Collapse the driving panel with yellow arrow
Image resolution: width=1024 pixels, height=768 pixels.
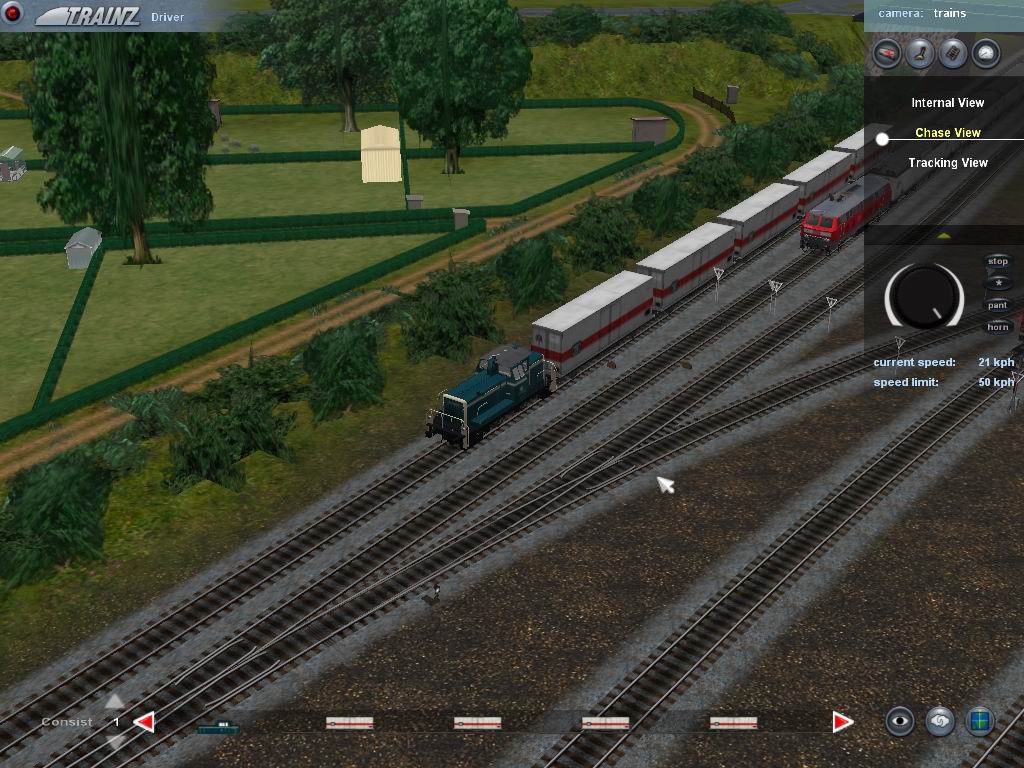pos(944,236)
